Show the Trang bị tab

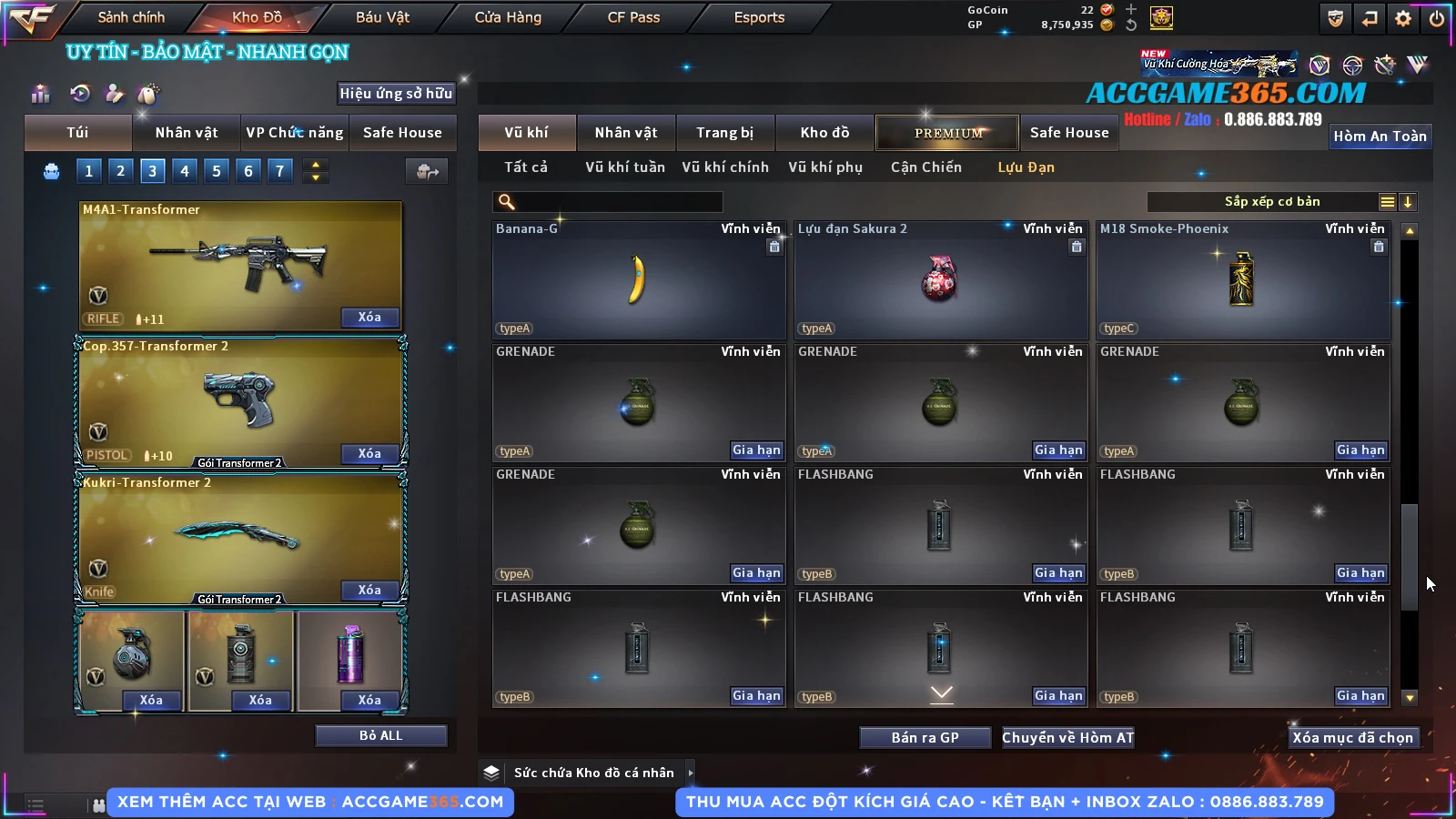[724, 133]
